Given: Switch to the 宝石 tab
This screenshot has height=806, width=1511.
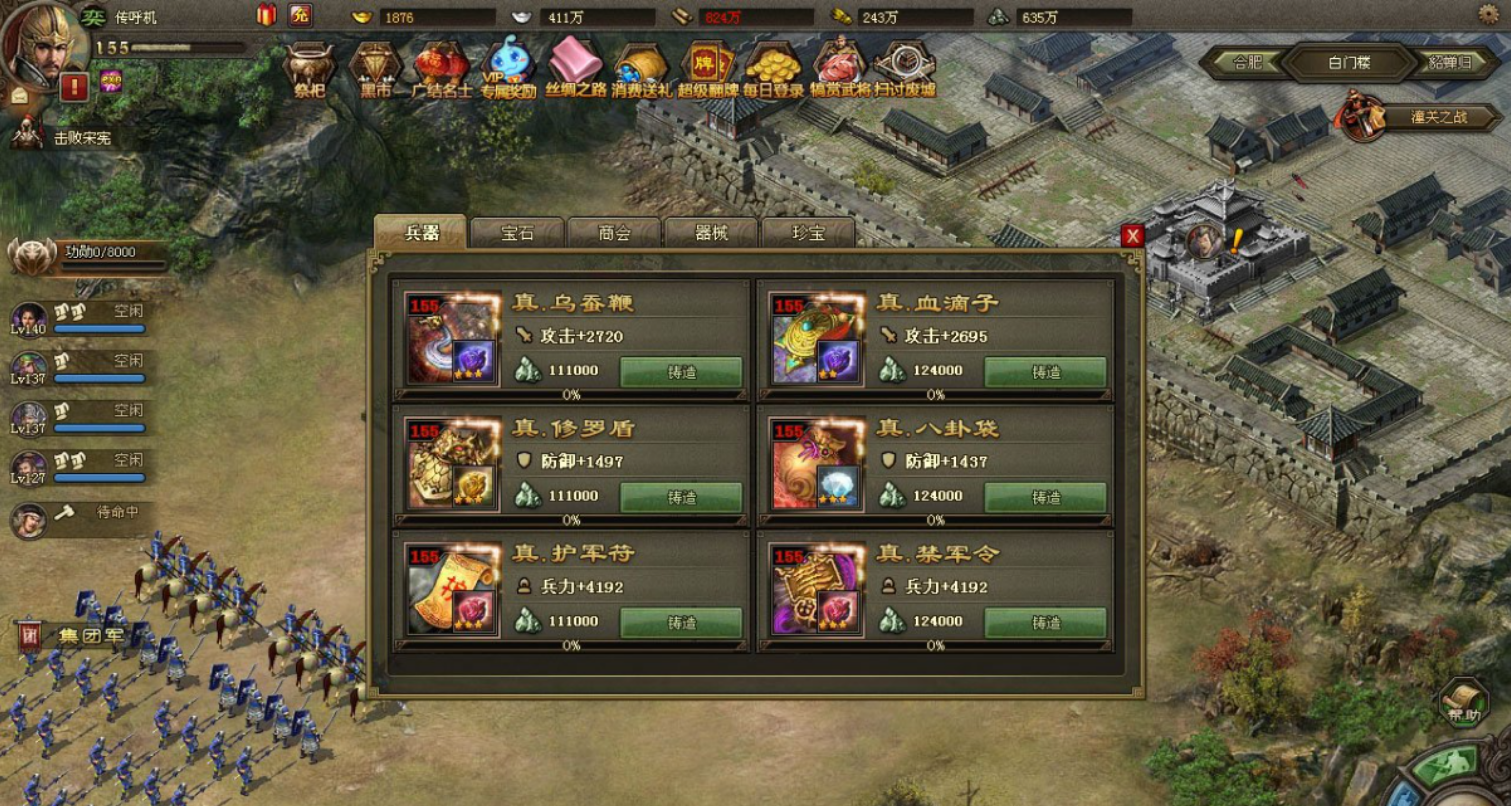Looking at the screenshot, I should click(x=517, y=233).
